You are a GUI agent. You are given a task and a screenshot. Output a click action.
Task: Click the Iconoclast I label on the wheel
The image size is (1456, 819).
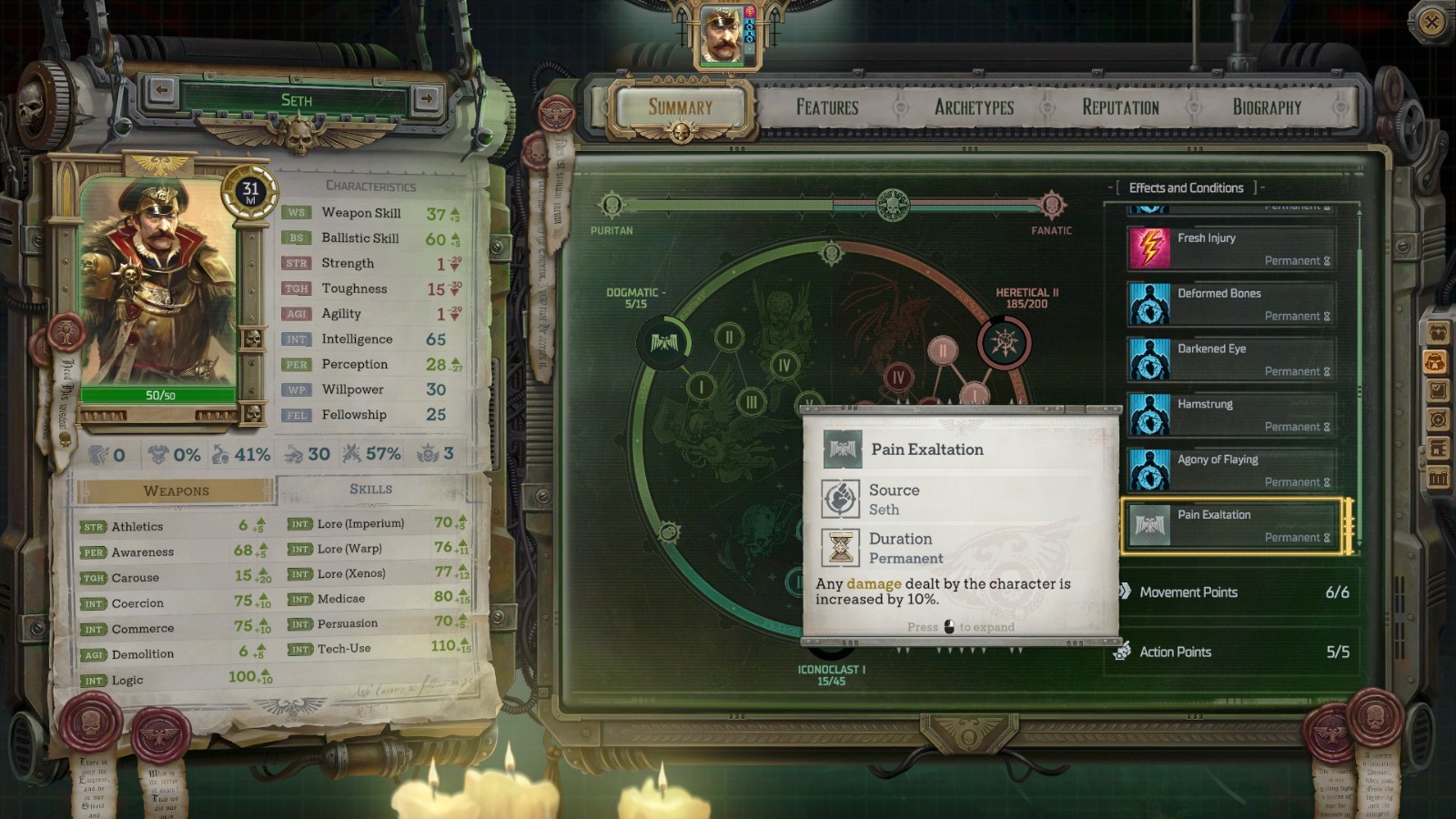coord(832,671)
